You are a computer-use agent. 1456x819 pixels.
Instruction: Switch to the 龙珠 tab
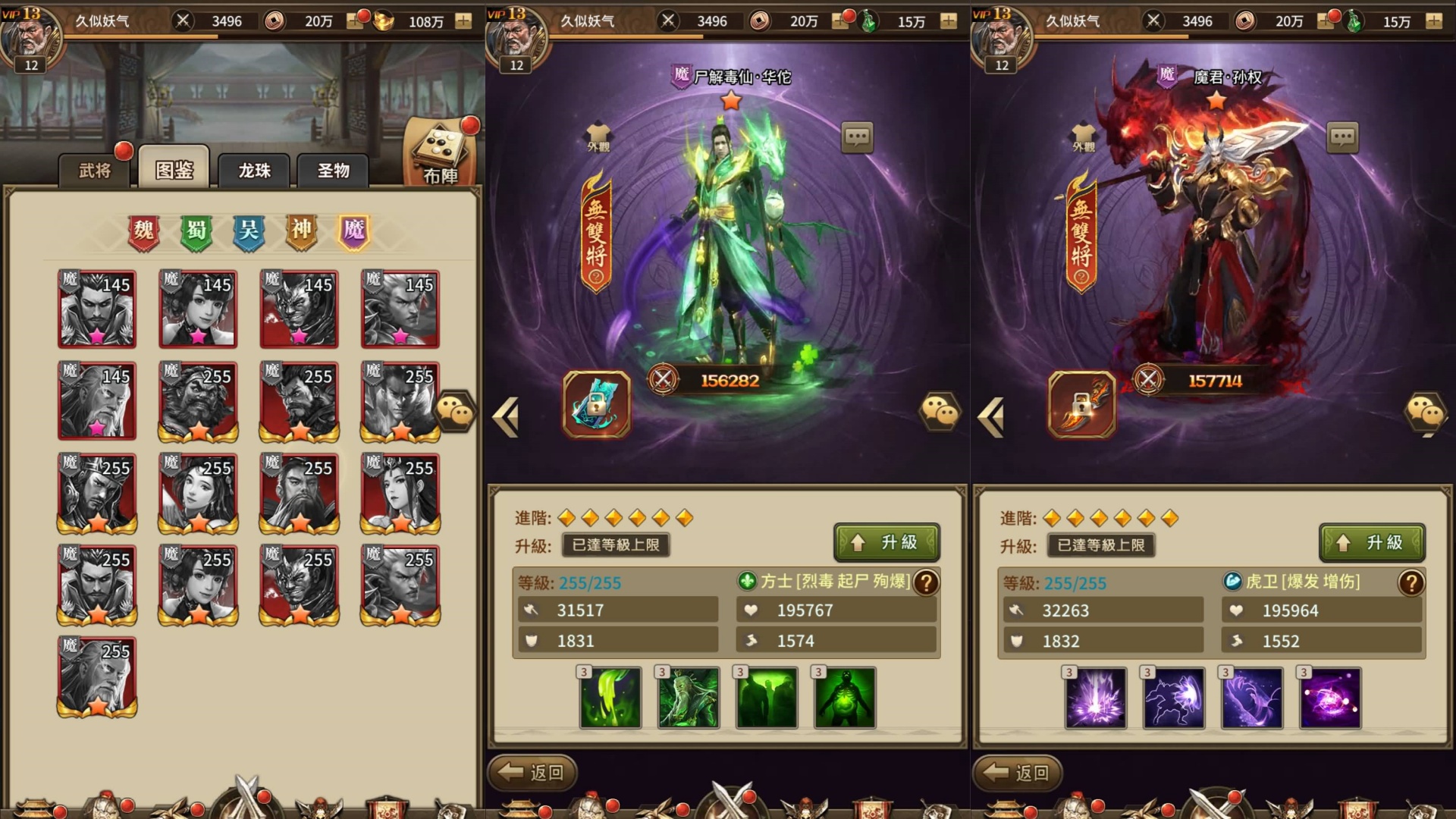tap(253, 171)
